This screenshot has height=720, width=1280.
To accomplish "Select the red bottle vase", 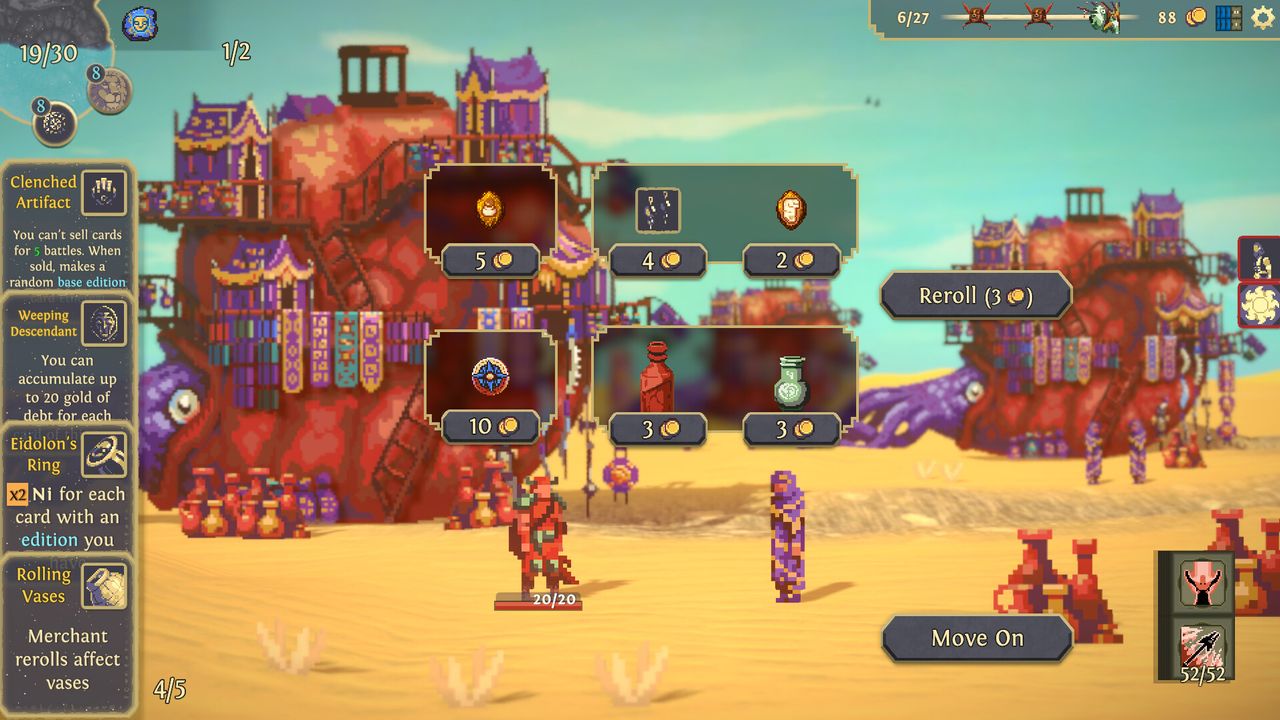I will 657,377.
